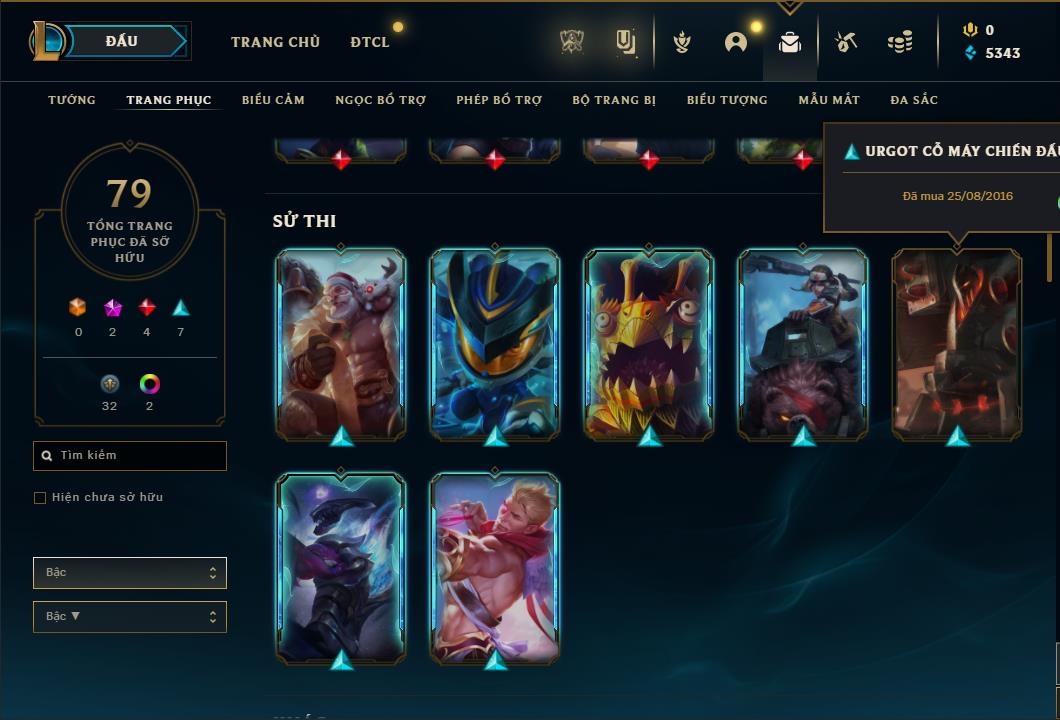Toggle the Hiện chưa sở hữu checkbox
1060x720 pixels.
point(40,498)
